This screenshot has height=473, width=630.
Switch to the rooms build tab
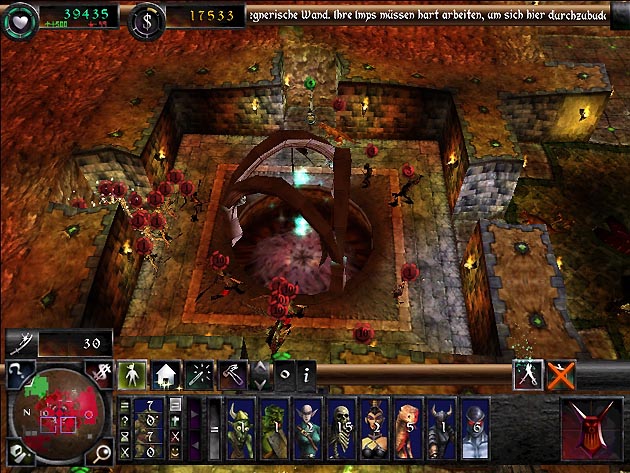[x=165, y=375]
